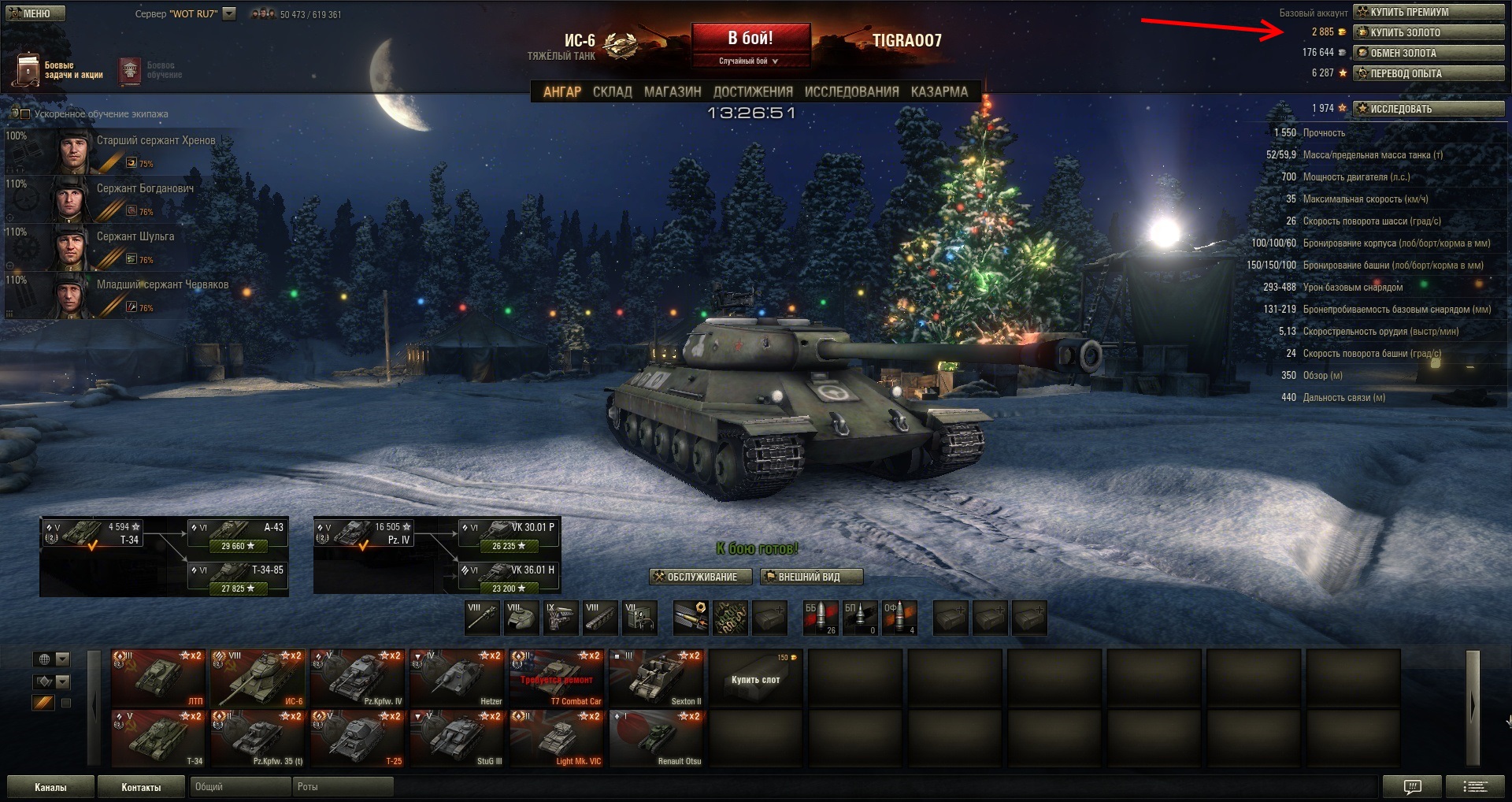The width and height of the screenshot is (1512, 802).
Task: Open the ДОСТИЖЕНИЯ tab
Action: [753, 92]
